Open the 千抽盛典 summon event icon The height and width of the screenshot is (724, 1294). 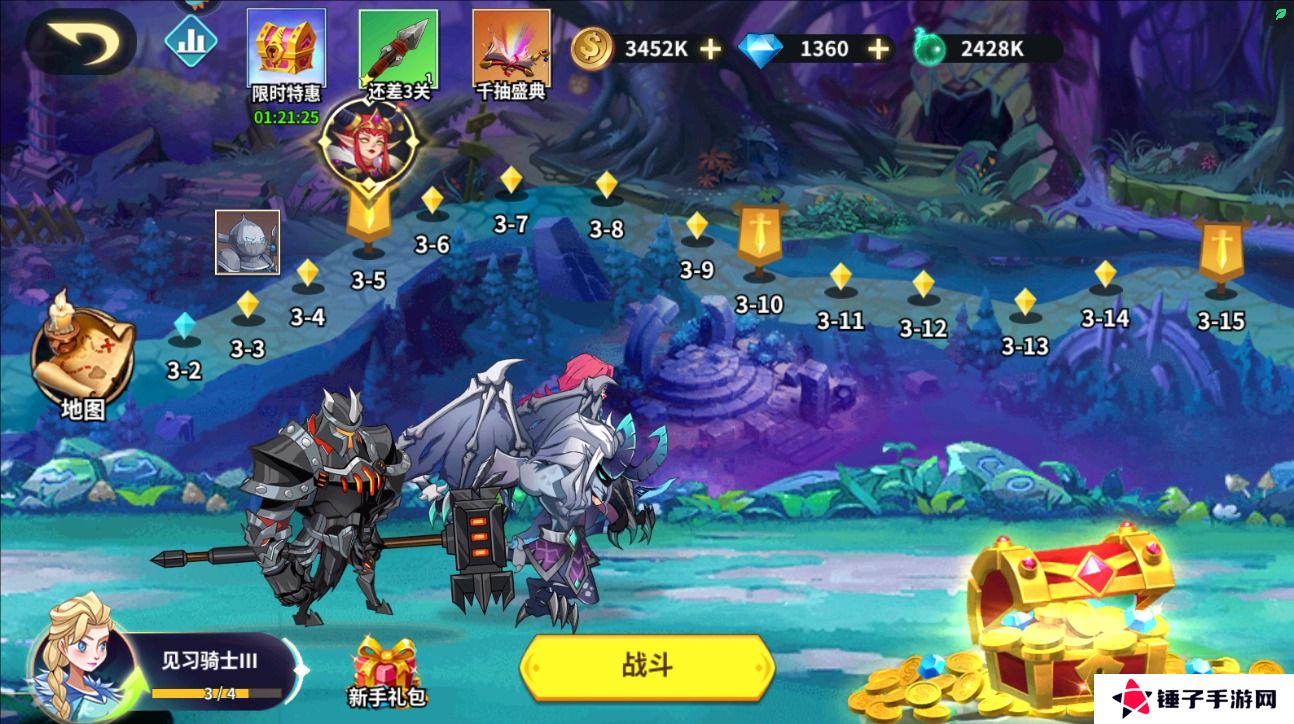512,47
